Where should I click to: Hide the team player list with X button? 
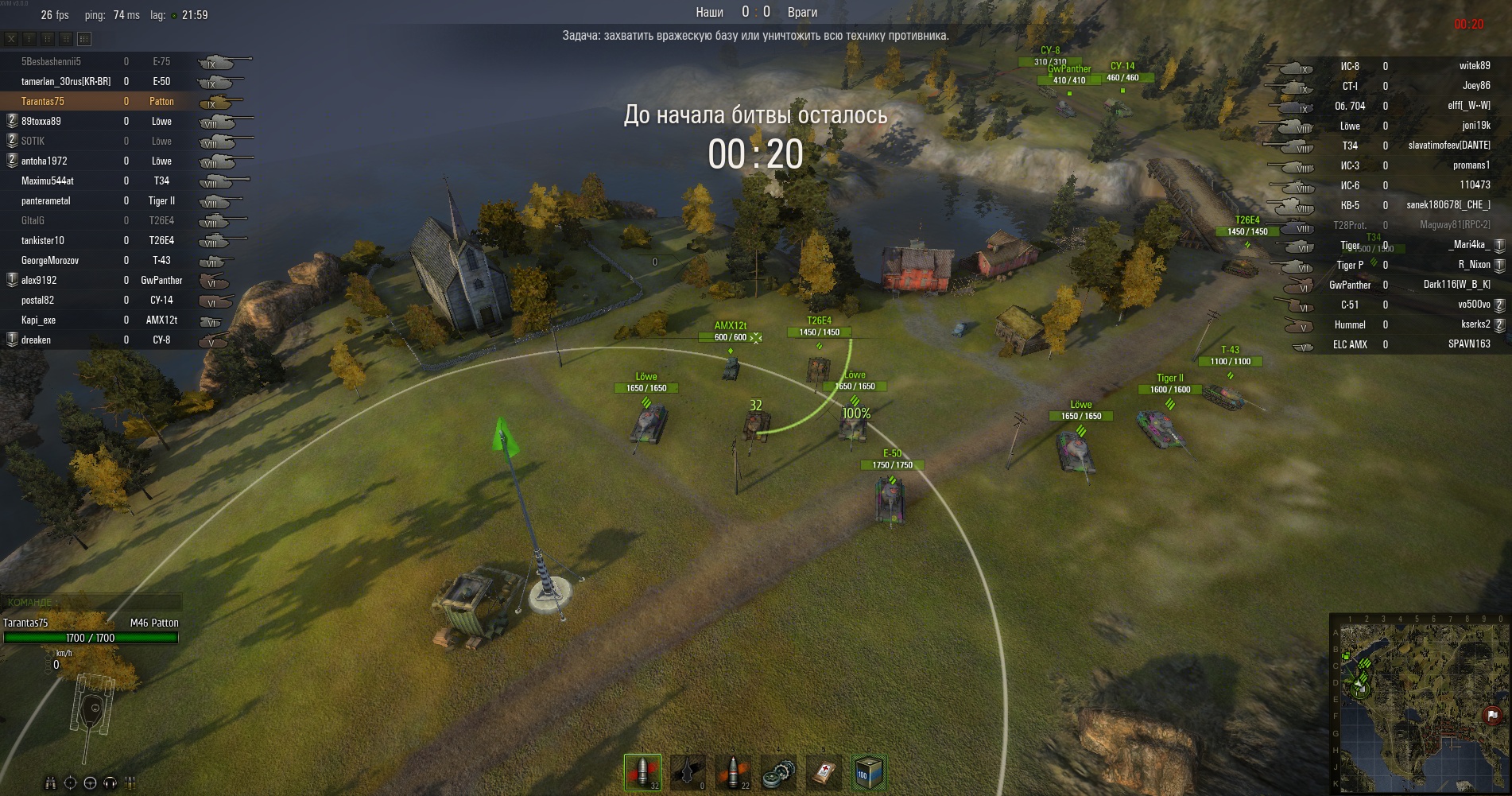pyautogui.click(x=11, y=38)
